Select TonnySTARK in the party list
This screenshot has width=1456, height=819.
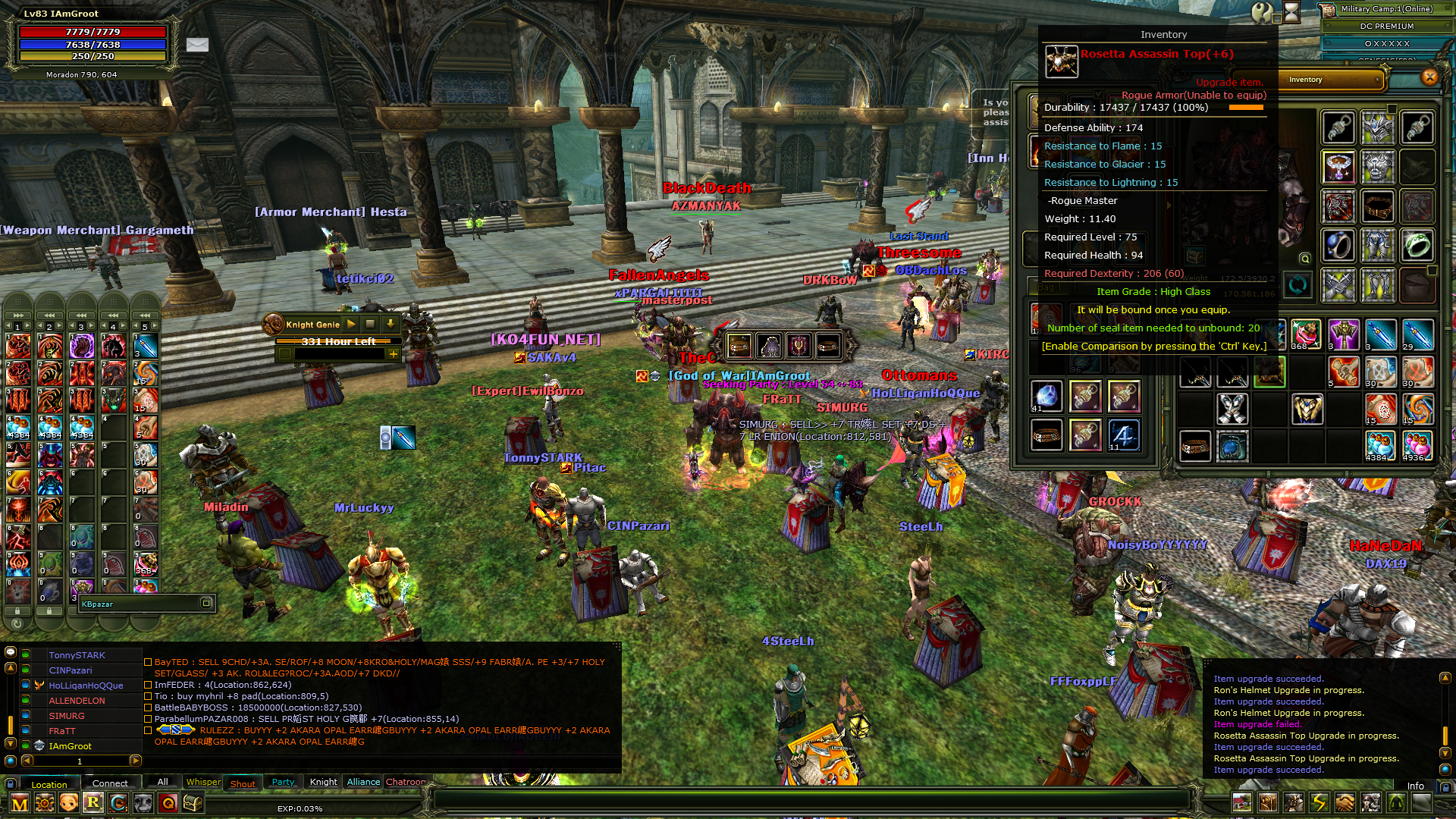(77, 655)
